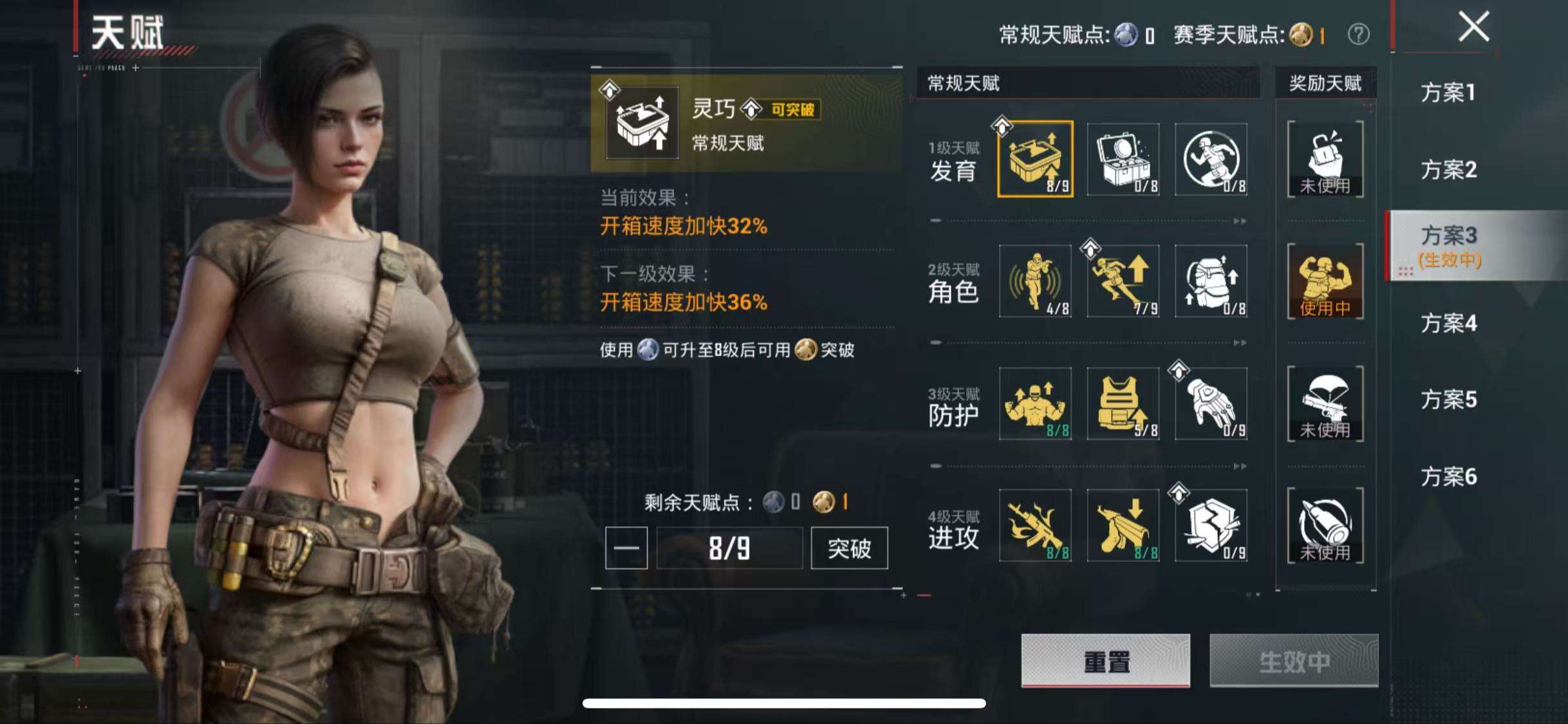Close the 天赋 screen with the X
1568x724 pixels.
1474,27
